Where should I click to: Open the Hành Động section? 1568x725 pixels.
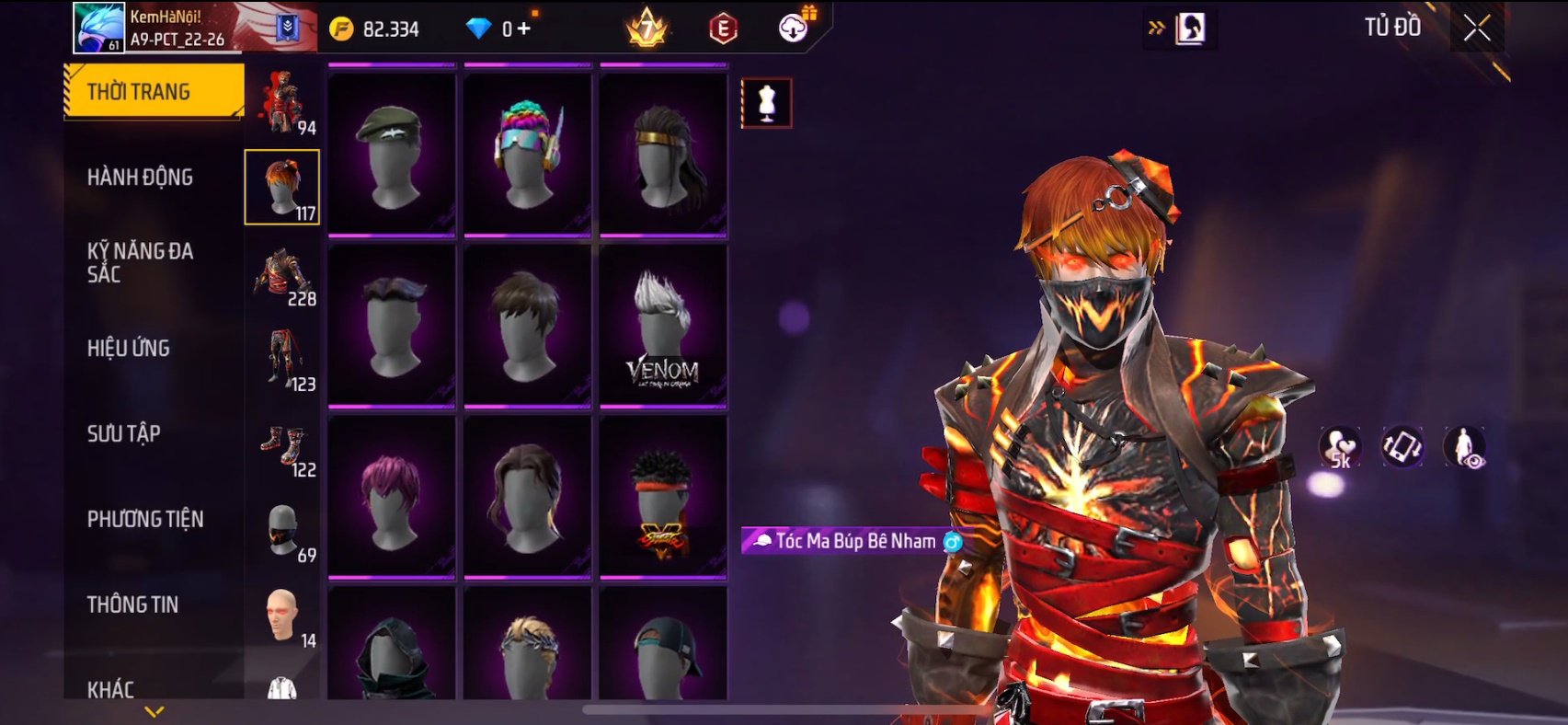click(x=140, y=177)
